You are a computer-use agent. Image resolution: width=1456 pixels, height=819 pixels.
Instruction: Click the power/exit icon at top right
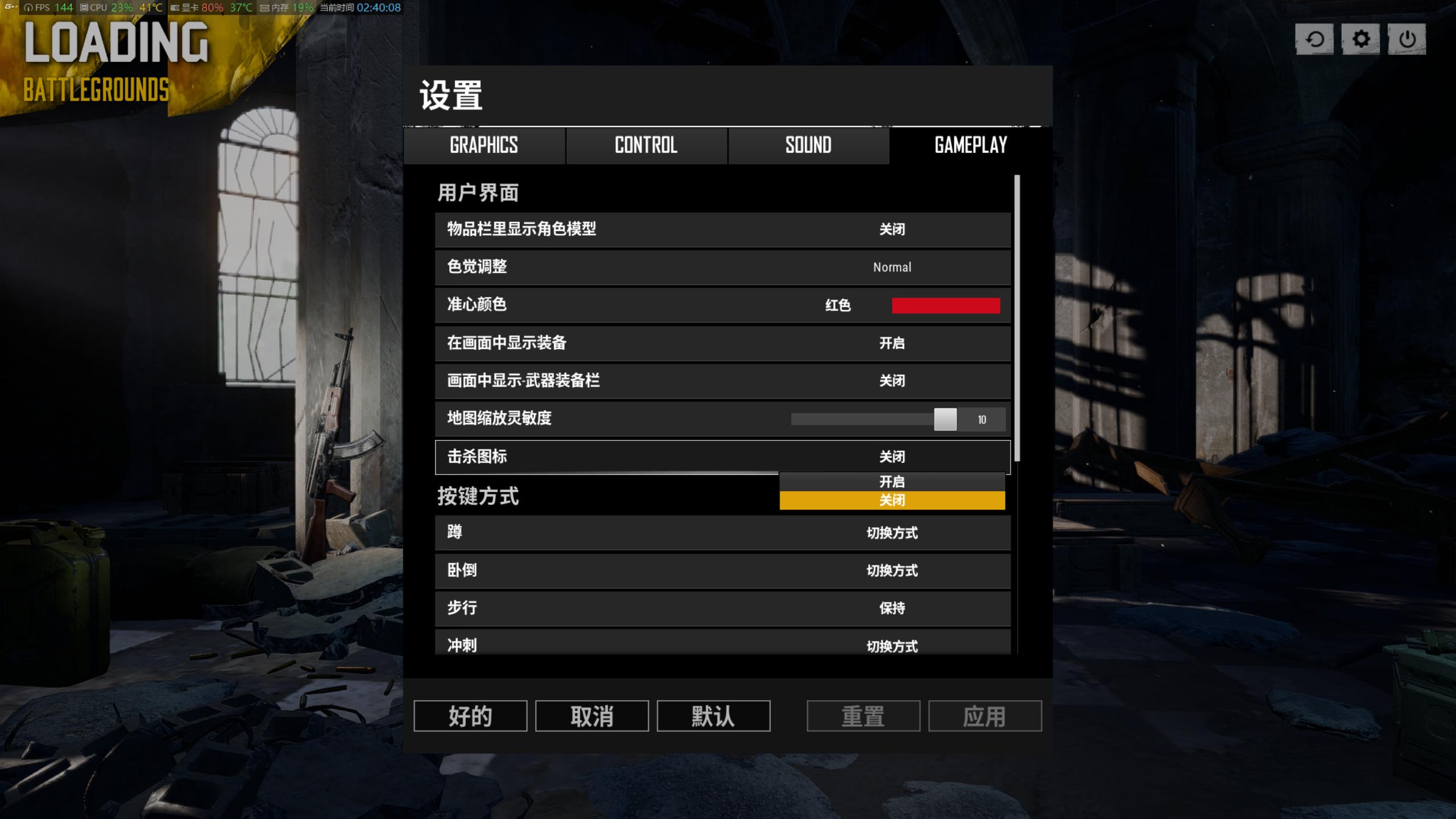click(1407, 40)
